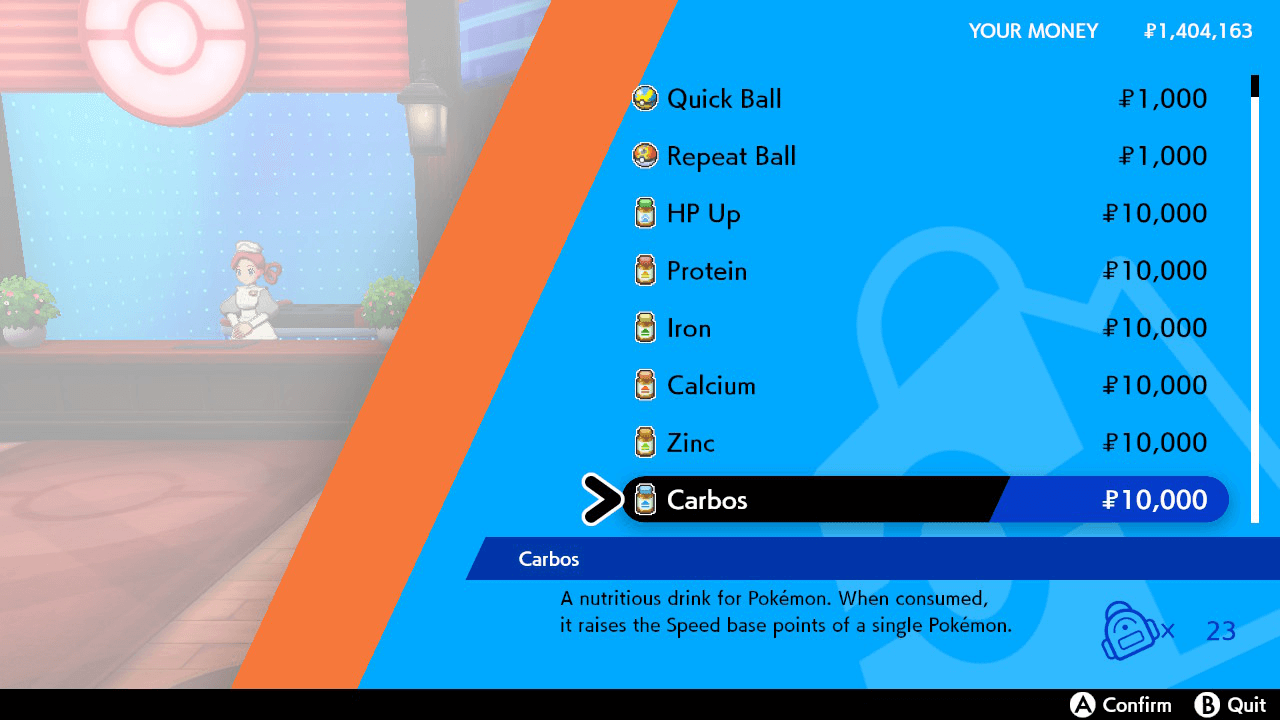This screenshot has width=1280, height=720.
Task: Click the arrow cursor beside Carbos
Action: (x=602, y=500)
